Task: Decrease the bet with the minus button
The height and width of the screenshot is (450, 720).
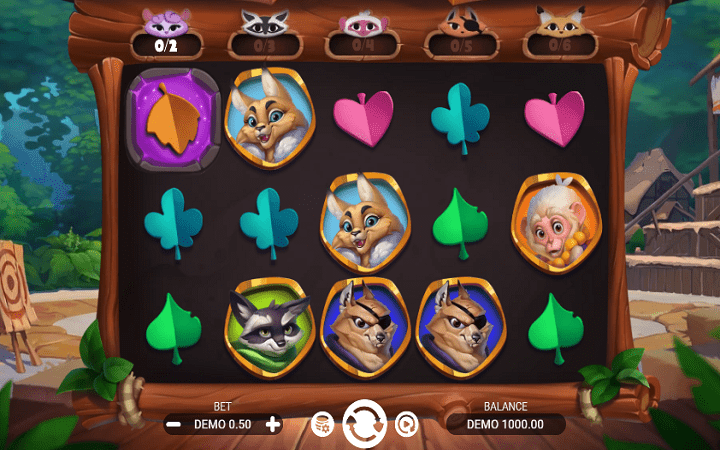Action: (x=173, y=424)
